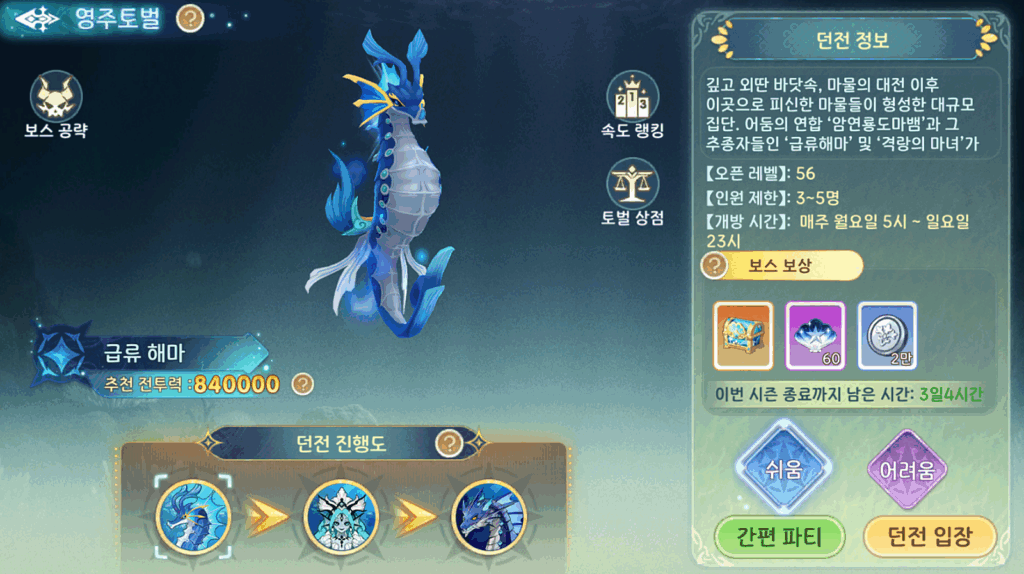This screenshot has height=574, width=1024.
Task: Click the 간편 파티 quick party button
Action: 780,537
